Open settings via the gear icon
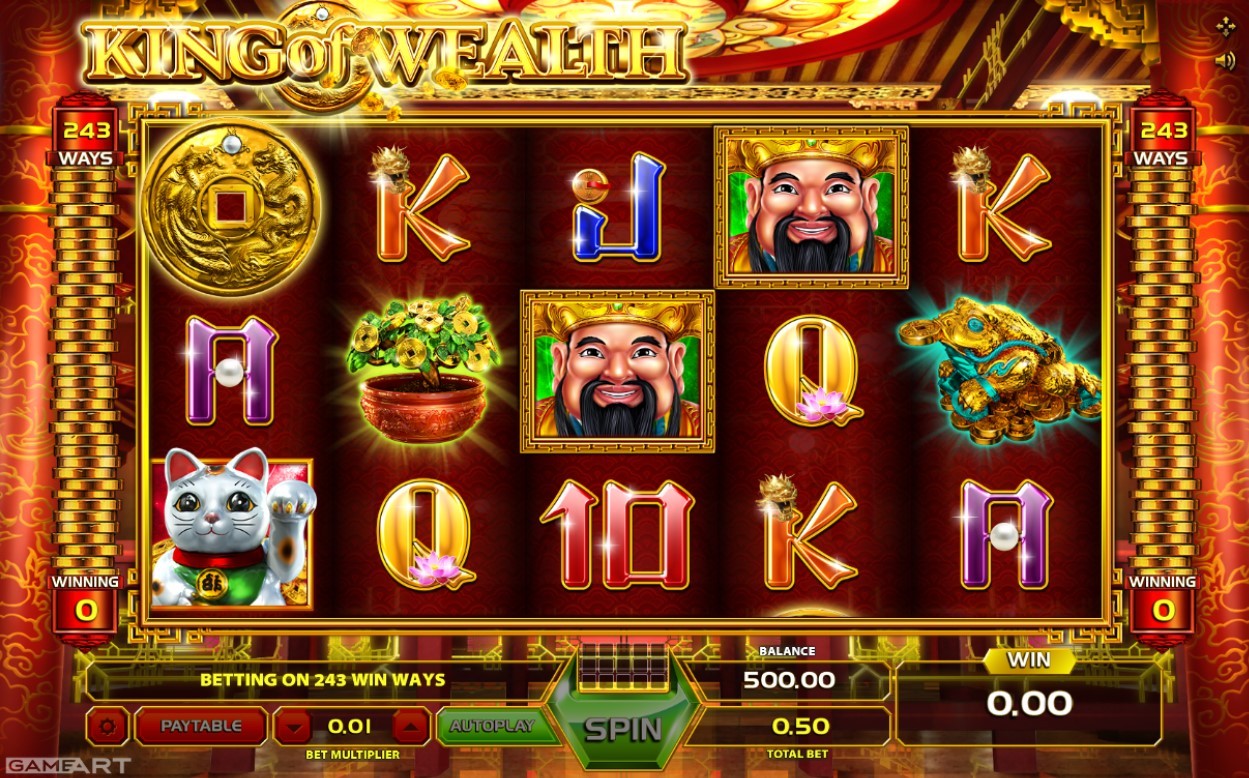1249x778 pixels. (107, 727)
